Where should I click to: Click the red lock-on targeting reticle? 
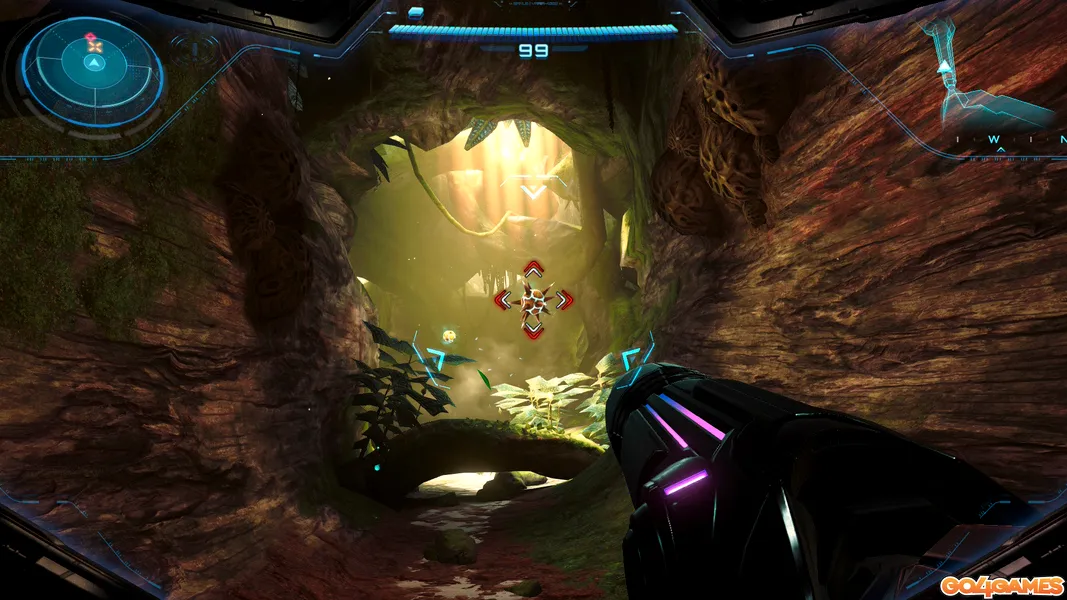[534, 298]
